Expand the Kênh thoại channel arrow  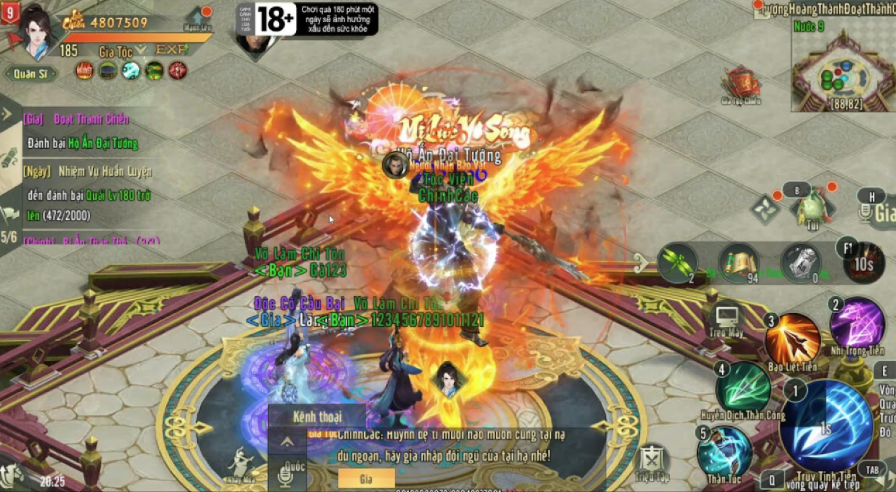[x=286, y=441]
